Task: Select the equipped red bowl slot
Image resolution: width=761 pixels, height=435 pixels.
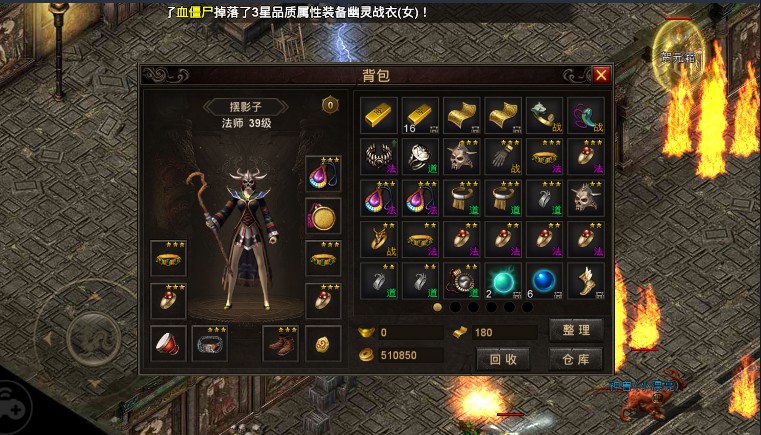Action: [168, 343]
